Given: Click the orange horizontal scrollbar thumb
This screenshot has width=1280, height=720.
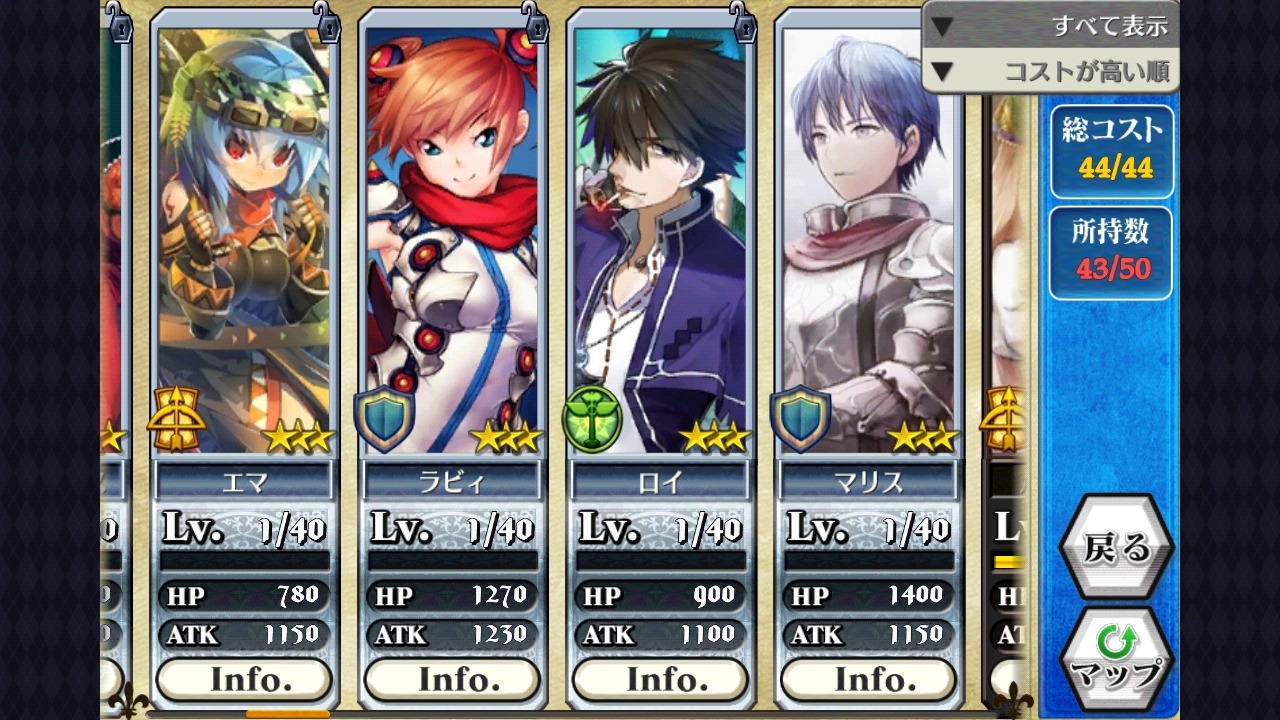Looking at the screenshot, I should click(x=287, y=714).
